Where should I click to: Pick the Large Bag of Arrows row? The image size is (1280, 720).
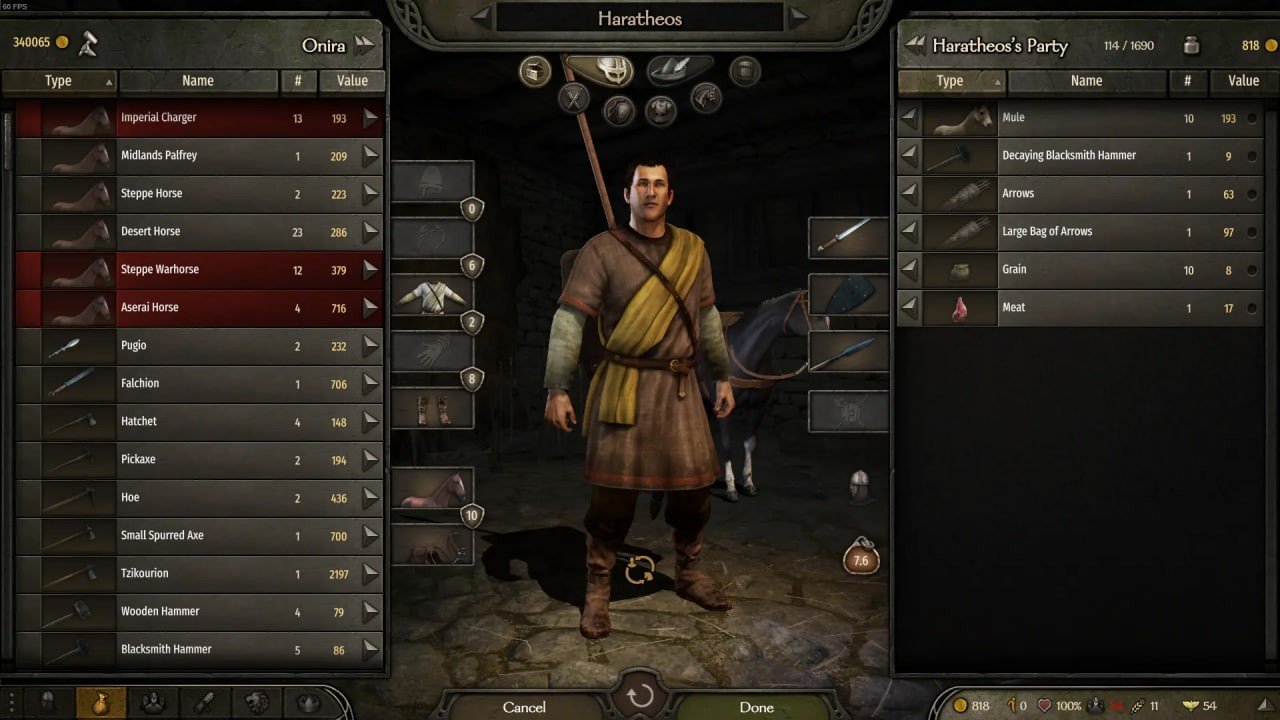point(1080,232)
